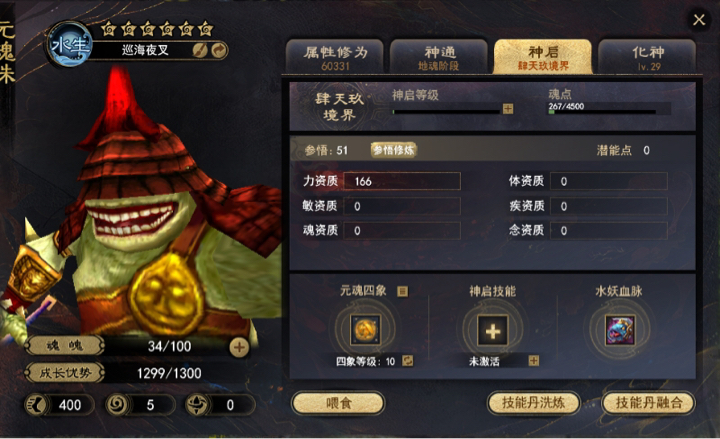Add soul points with the 魂魄 plus button
720x439 pixels.
point(239,348)
